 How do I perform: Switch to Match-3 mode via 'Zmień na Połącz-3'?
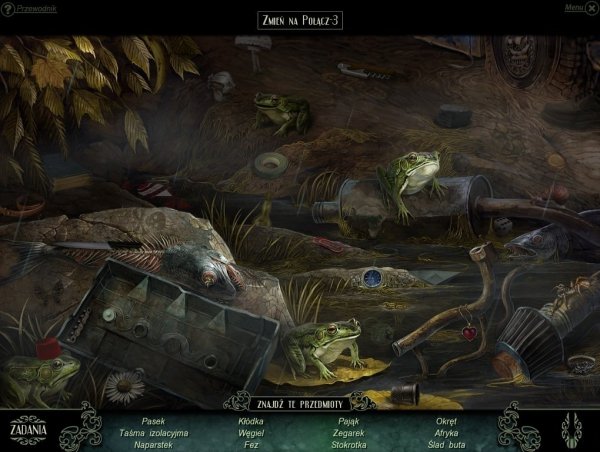pos(299,21)
